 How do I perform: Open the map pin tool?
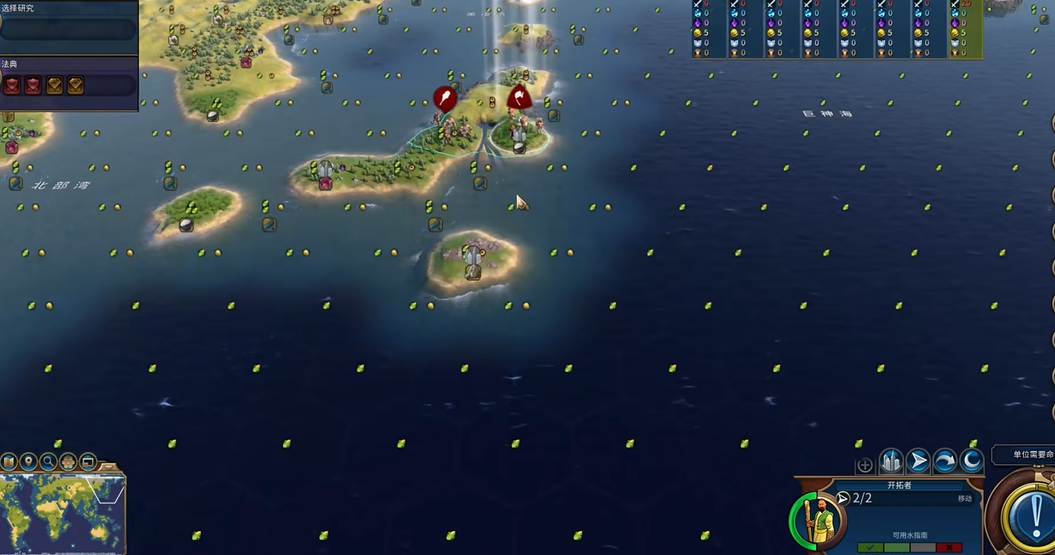28,461
